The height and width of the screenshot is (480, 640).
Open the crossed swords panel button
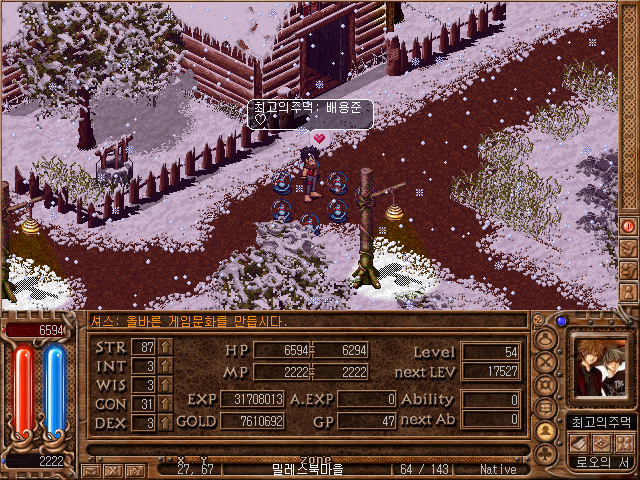coord(546,362)
